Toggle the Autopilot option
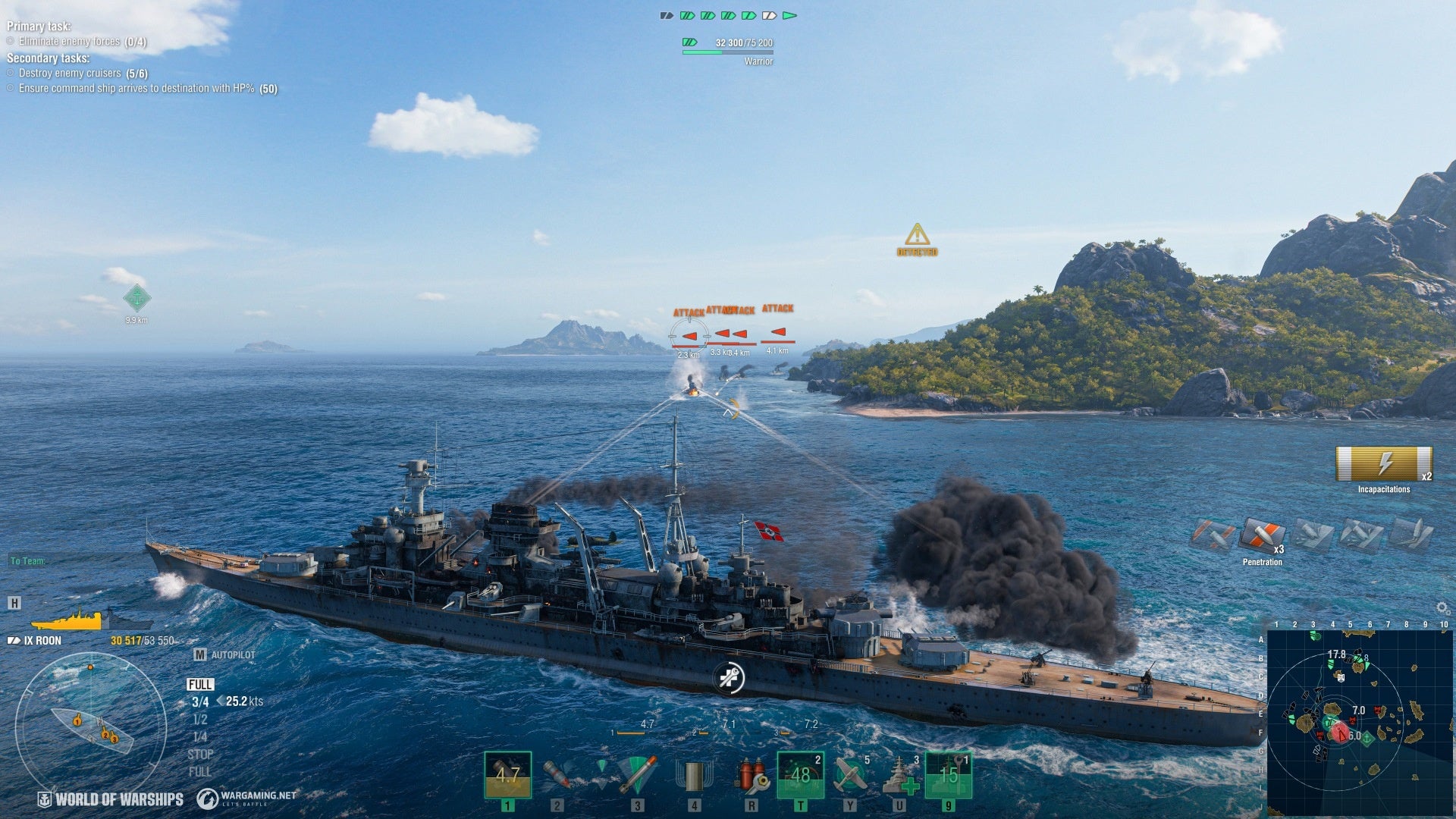This screenshot has width=1456, height=819. coord(226,654)
